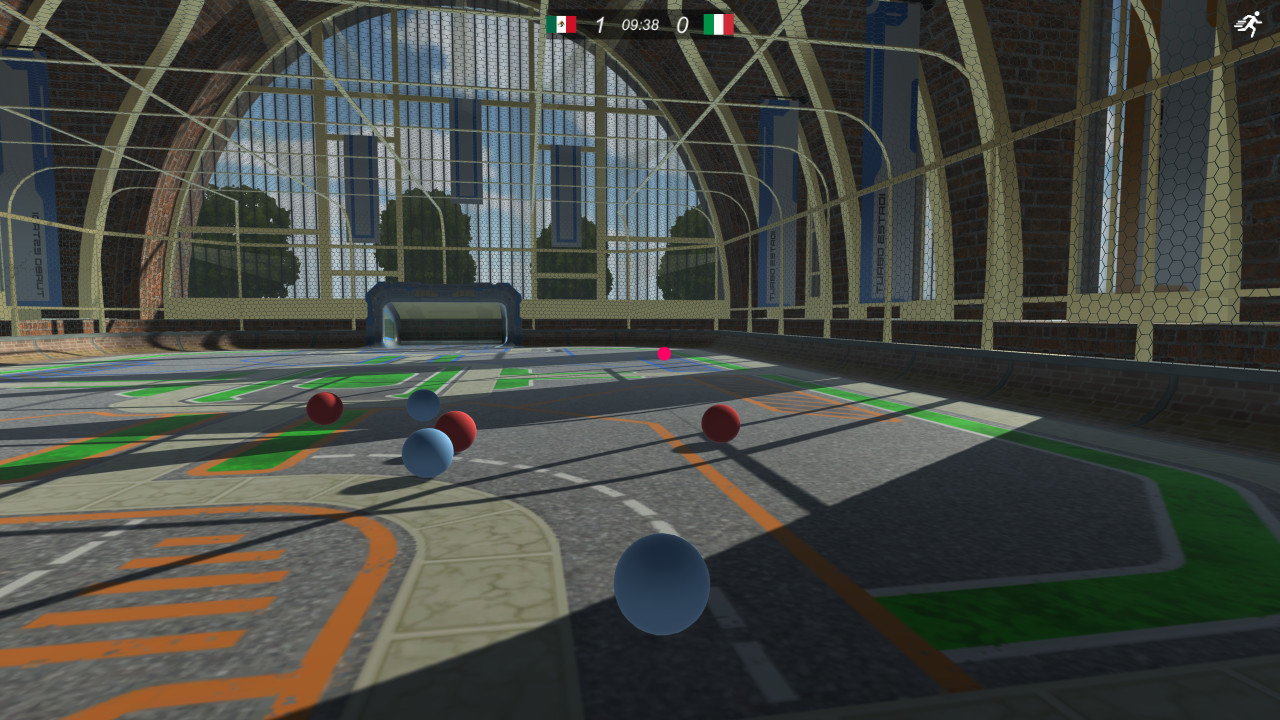Click the pink ball marker near the goal

pyautogui.click(x=662, y=353)
